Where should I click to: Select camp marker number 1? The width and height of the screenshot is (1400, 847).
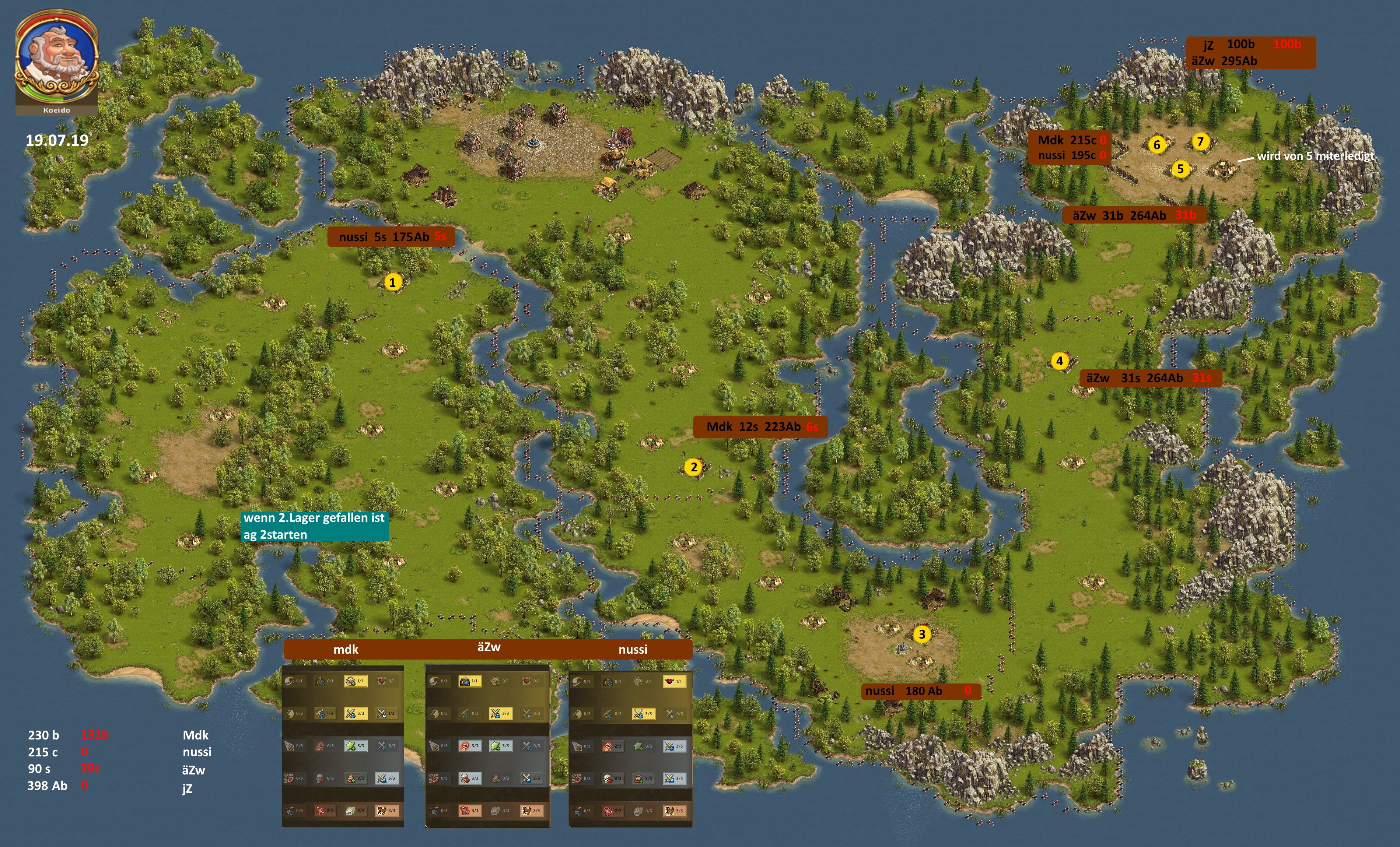point(392,282)
